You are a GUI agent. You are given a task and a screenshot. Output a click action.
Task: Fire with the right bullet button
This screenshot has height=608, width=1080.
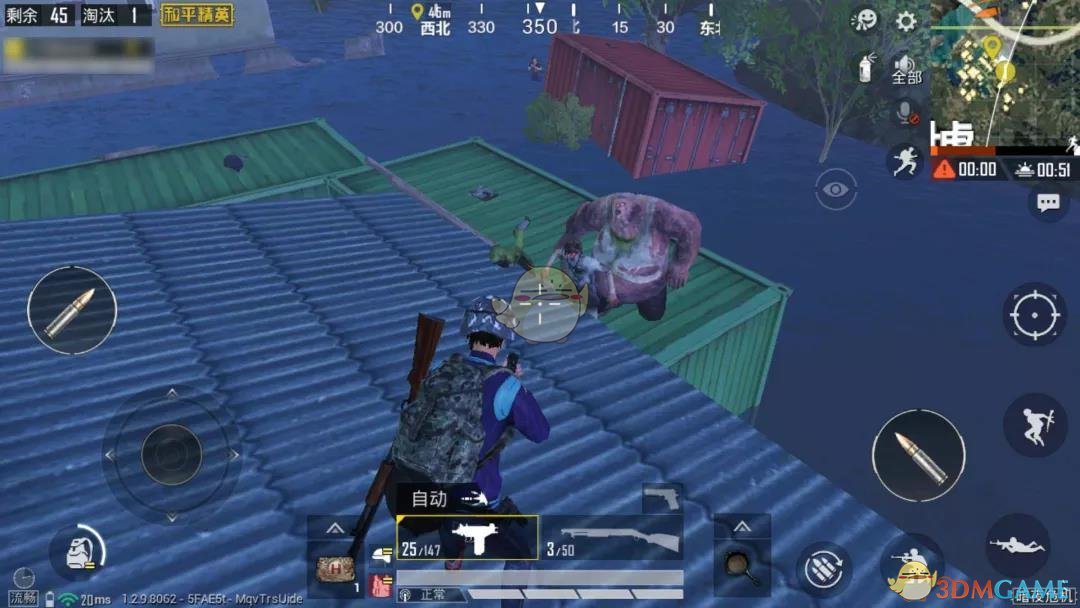(918, 455)
